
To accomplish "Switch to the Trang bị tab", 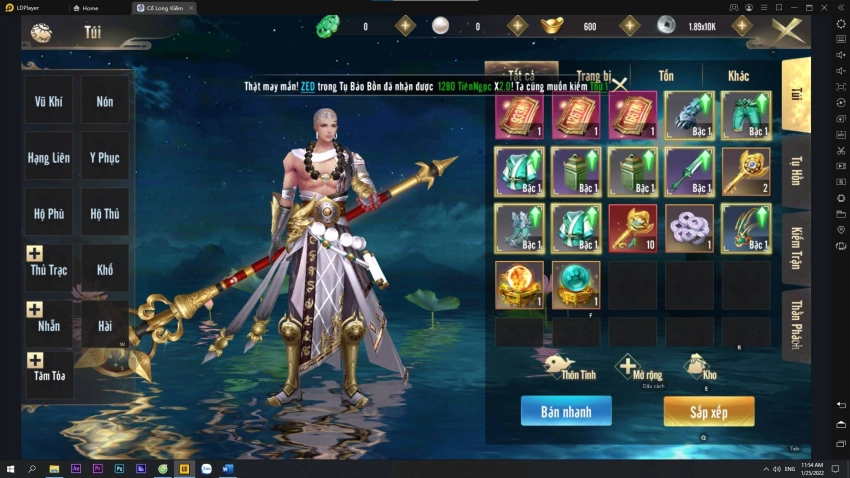I will click(x=593, y=76).
